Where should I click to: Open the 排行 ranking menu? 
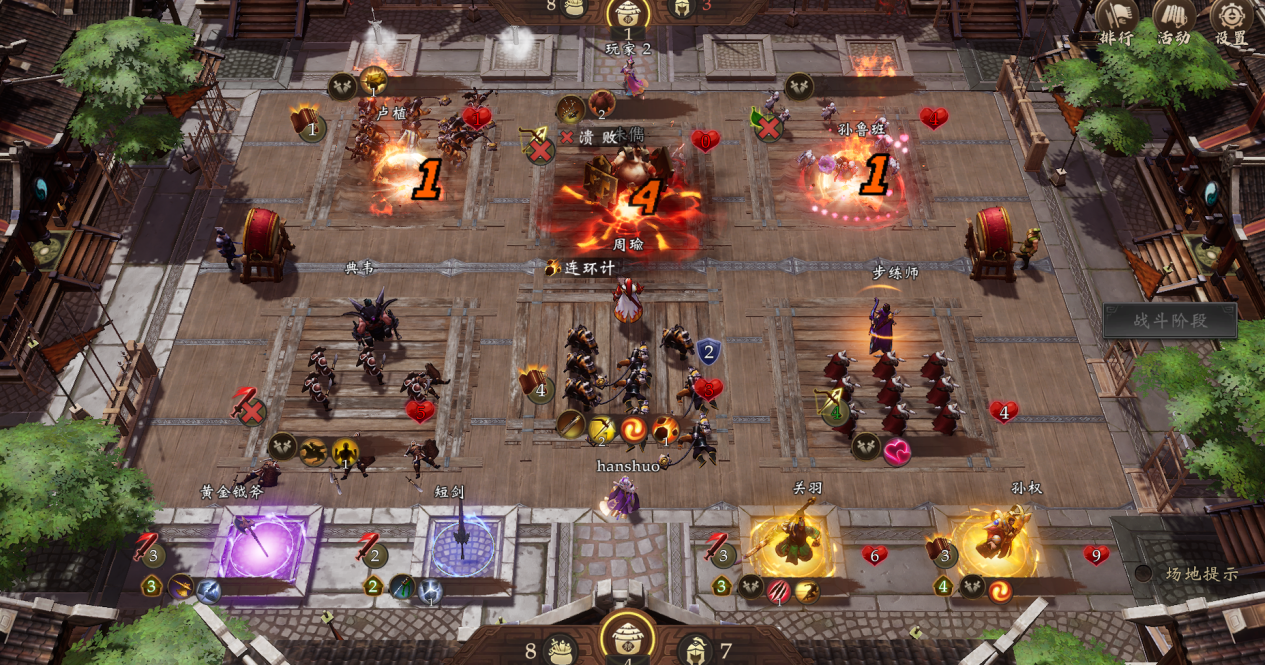click(1117, 20)
